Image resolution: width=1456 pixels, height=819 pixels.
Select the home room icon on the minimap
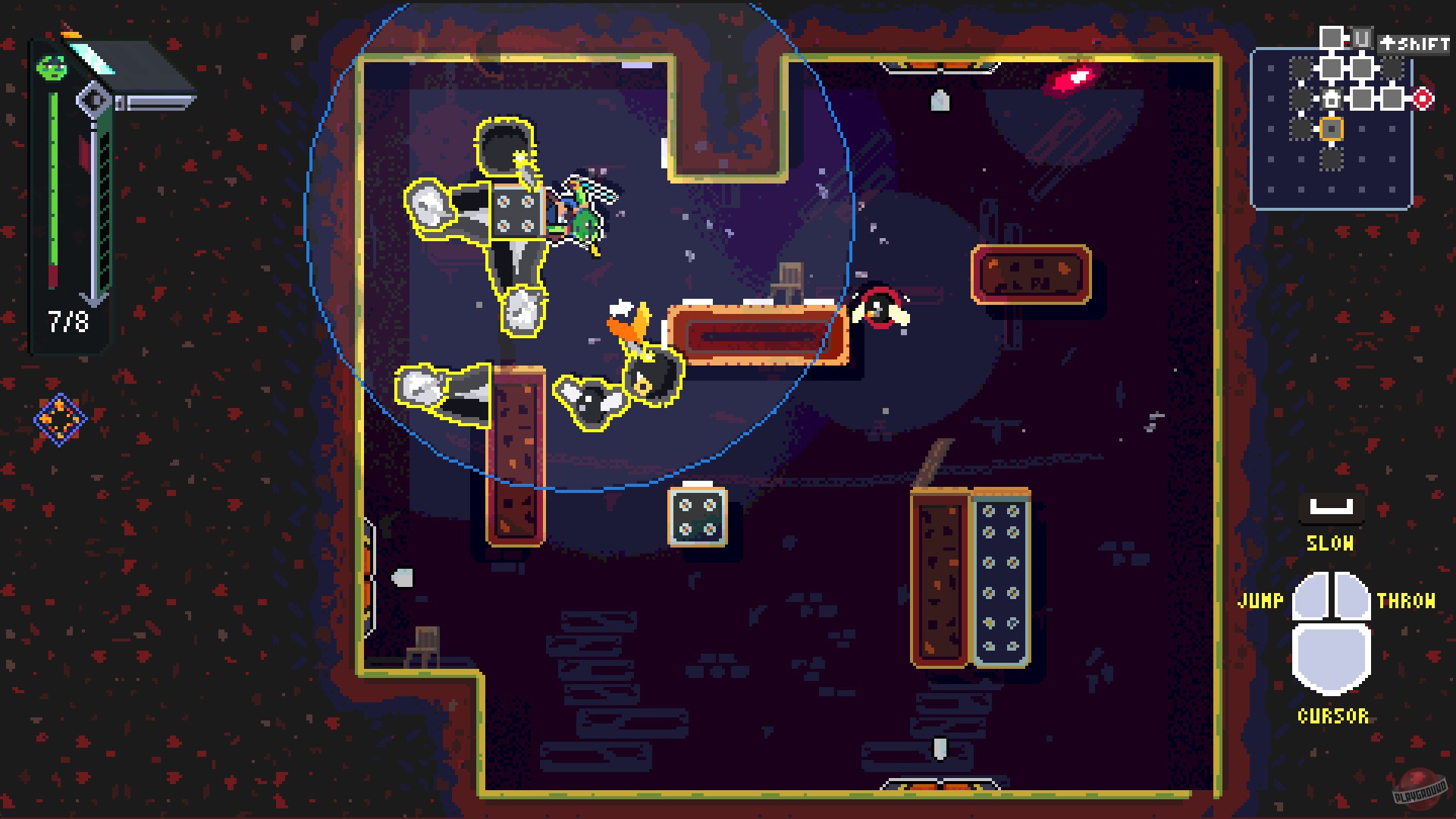tap(1331, 99)
